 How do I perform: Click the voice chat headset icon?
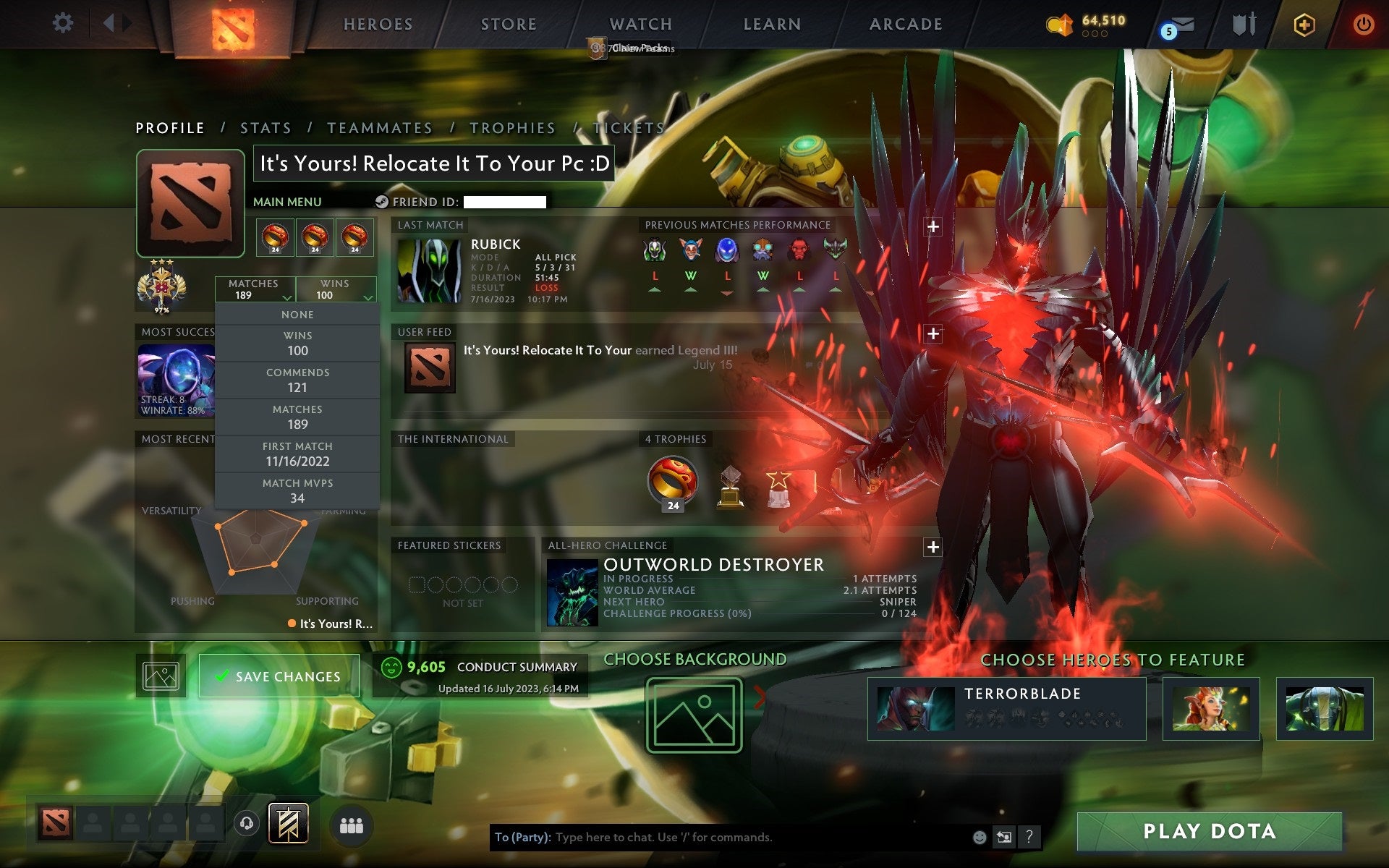[246, 823]
